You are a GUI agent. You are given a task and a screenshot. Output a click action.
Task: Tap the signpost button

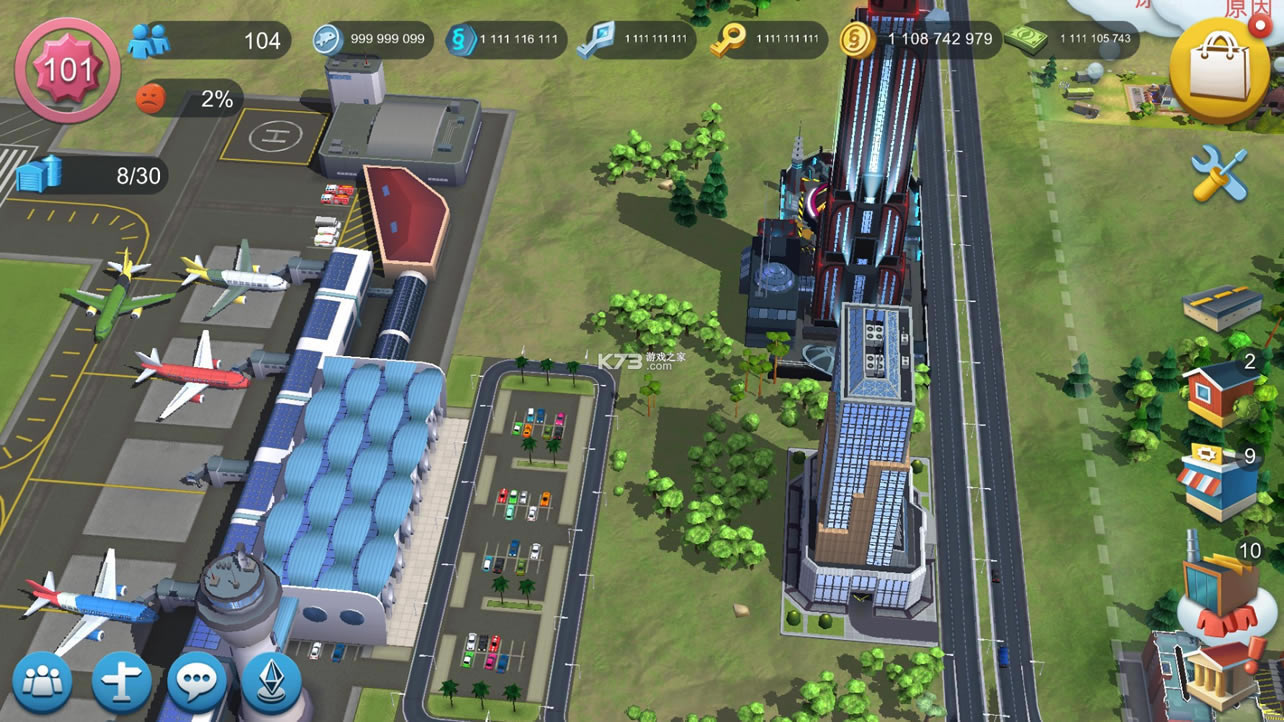tap(121, 682)
